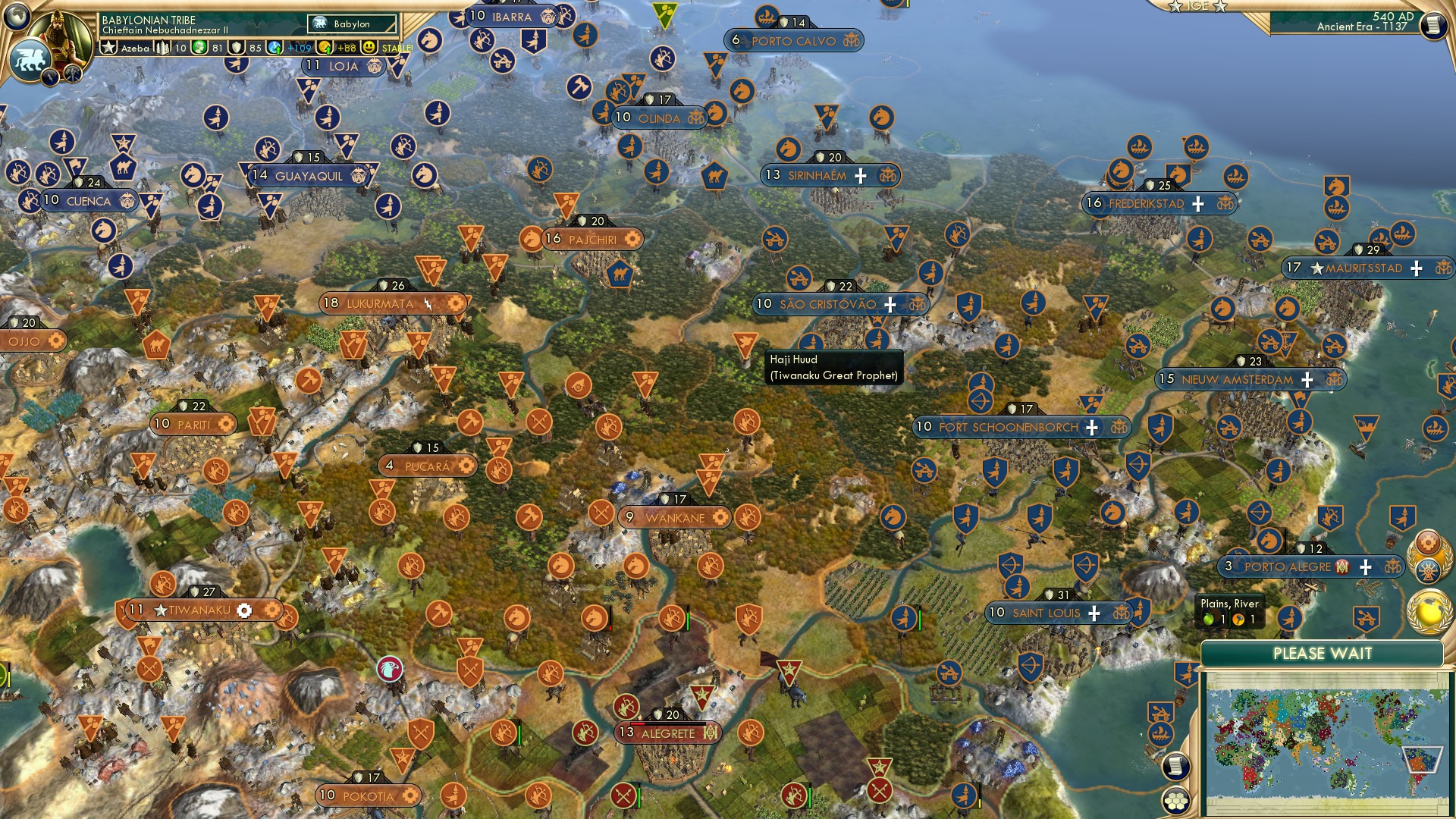Click the gold coin icon showing +88
Screen dimensions: 1456x819
click(326, 46)
